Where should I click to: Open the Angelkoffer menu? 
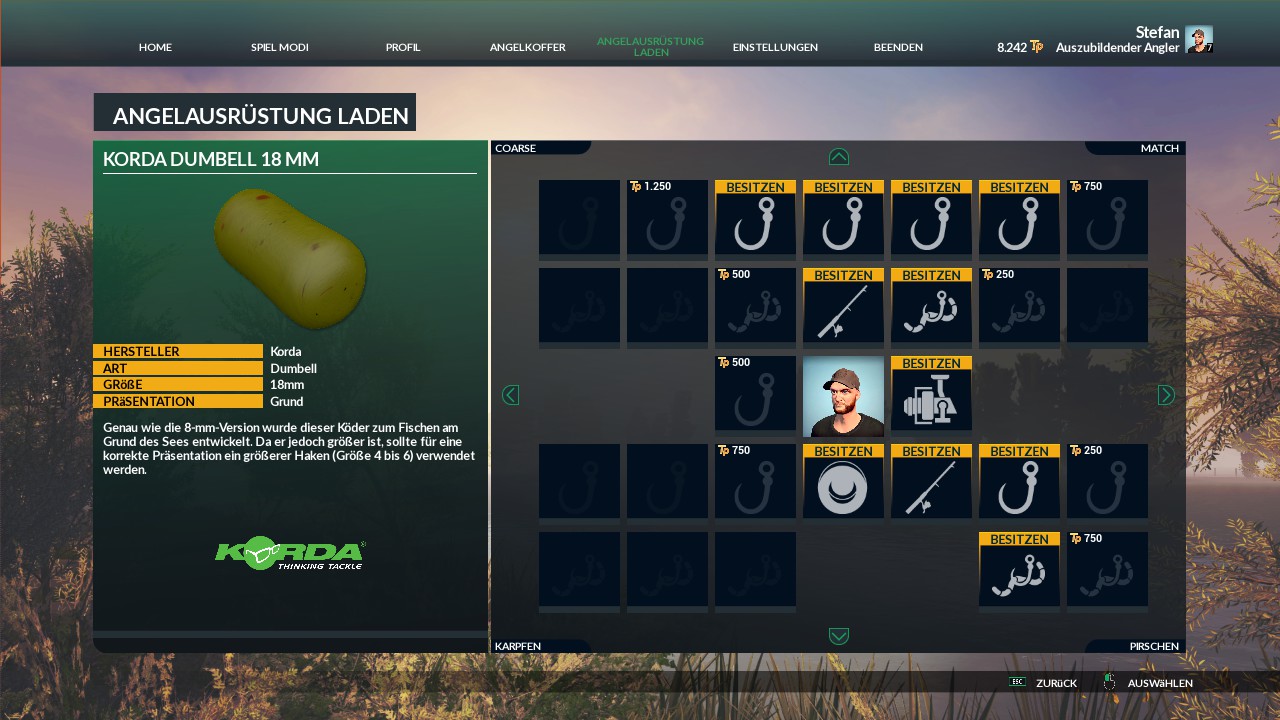(x=527, y=47)
